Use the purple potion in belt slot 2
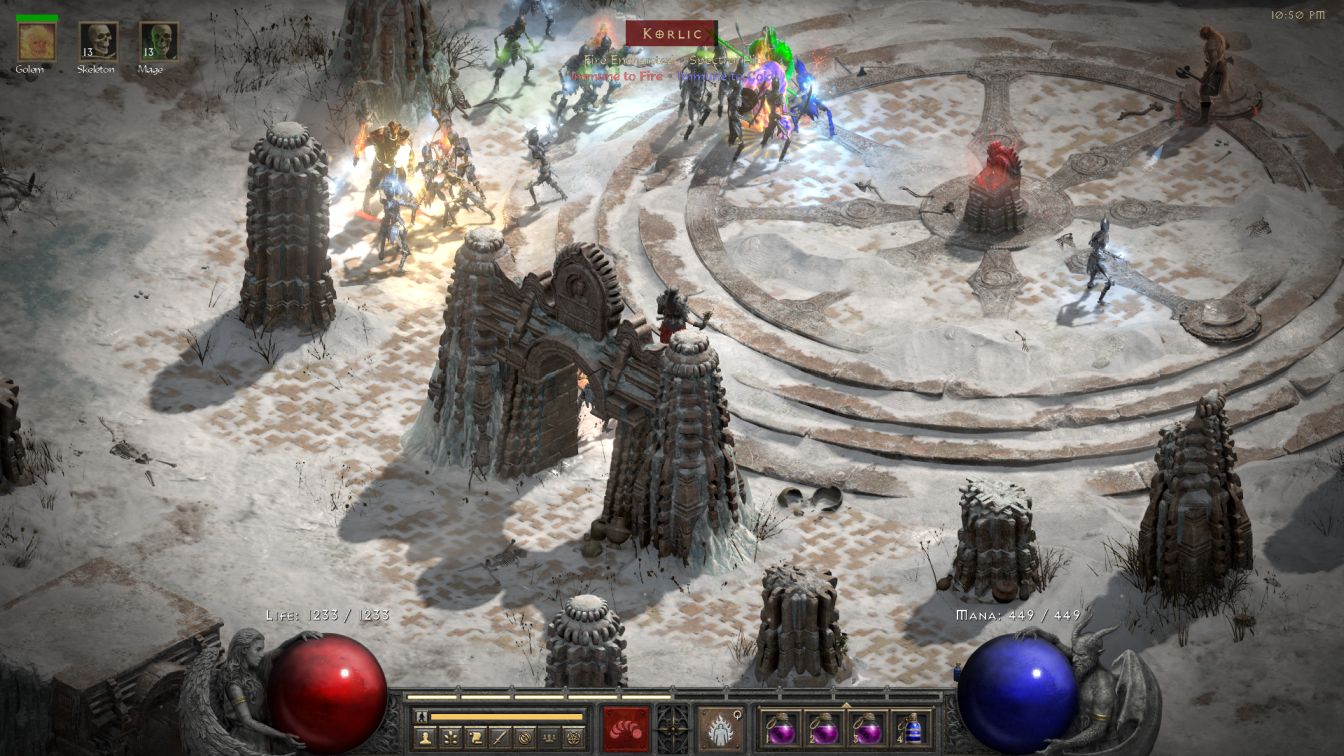 coord(824,728)
